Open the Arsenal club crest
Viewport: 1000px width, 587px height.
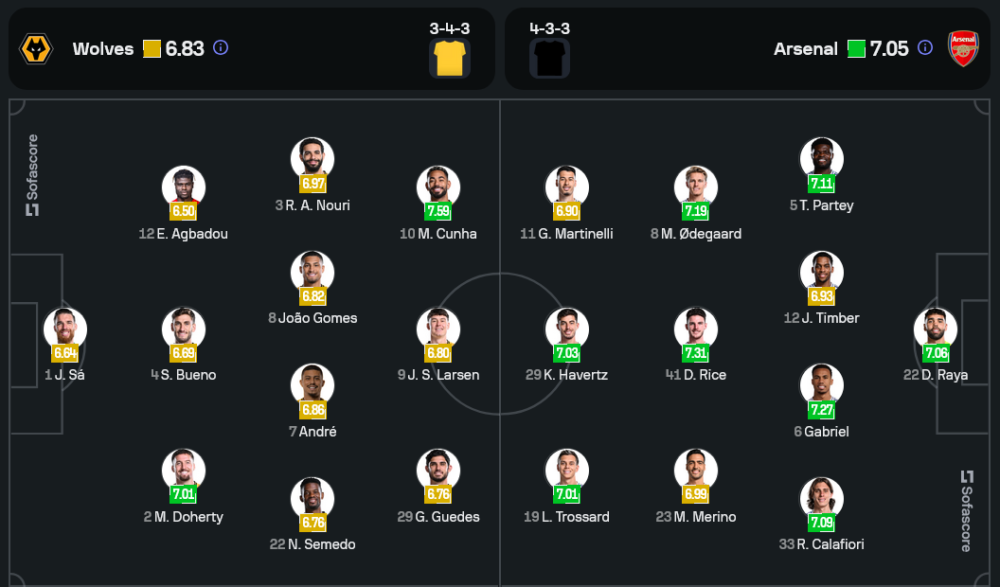pos(963,49)
